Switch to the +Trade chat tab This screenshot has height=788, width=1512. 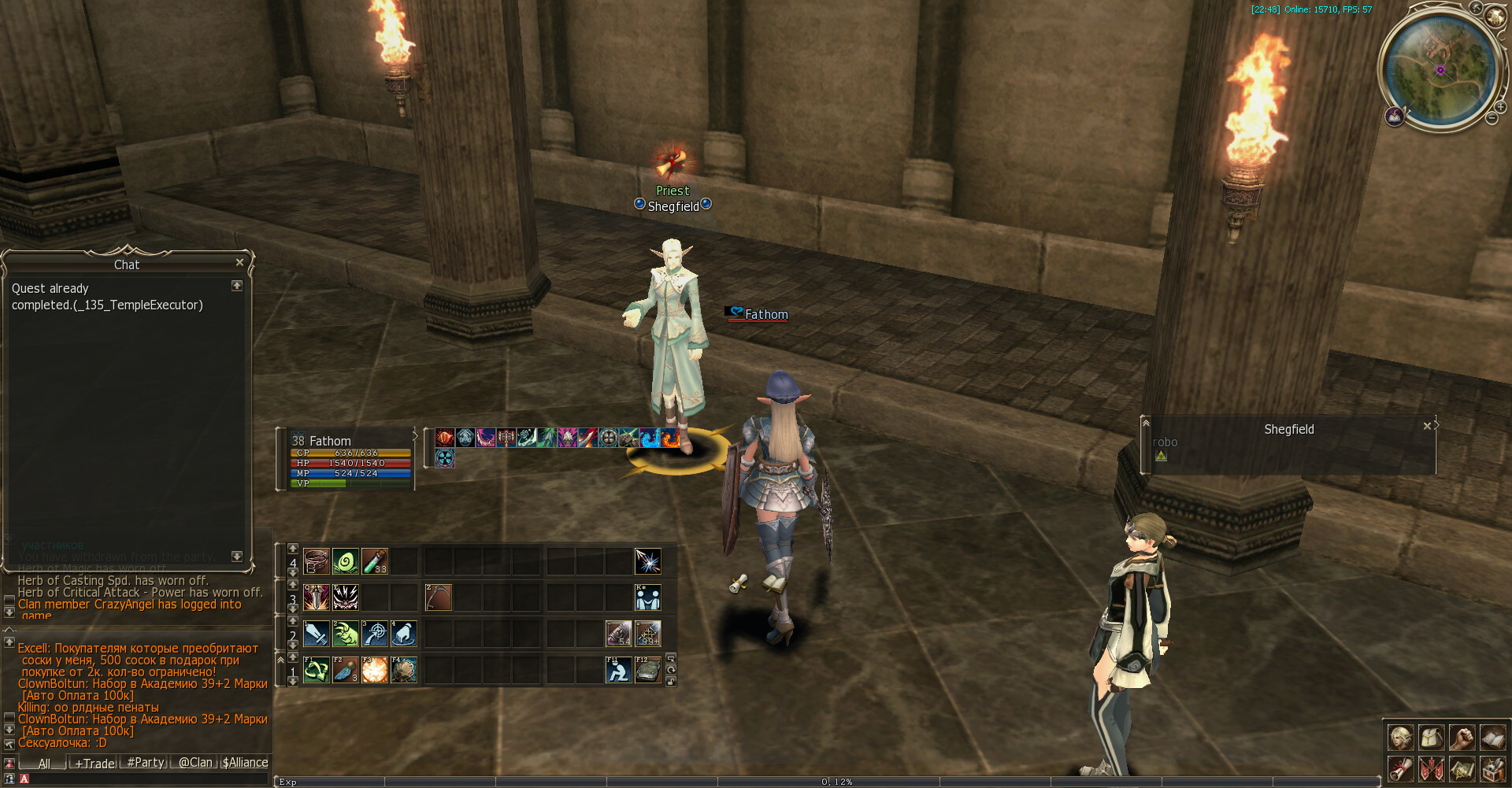[x=94, y=763]
